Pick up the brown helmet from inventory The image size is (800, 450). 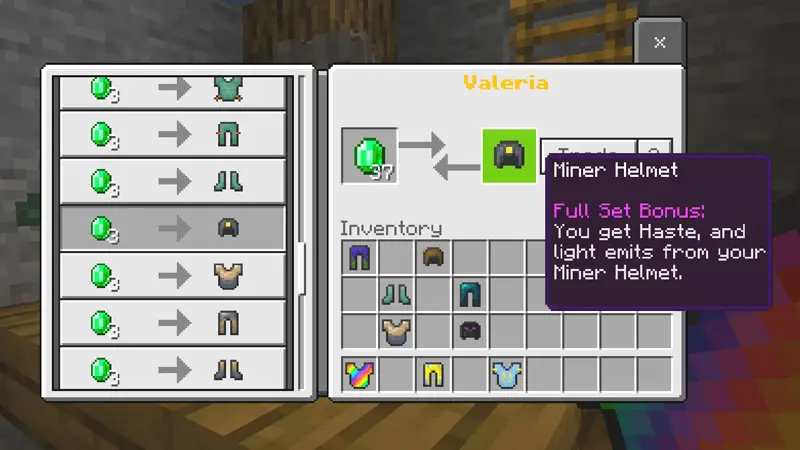(x=433, y=257)
